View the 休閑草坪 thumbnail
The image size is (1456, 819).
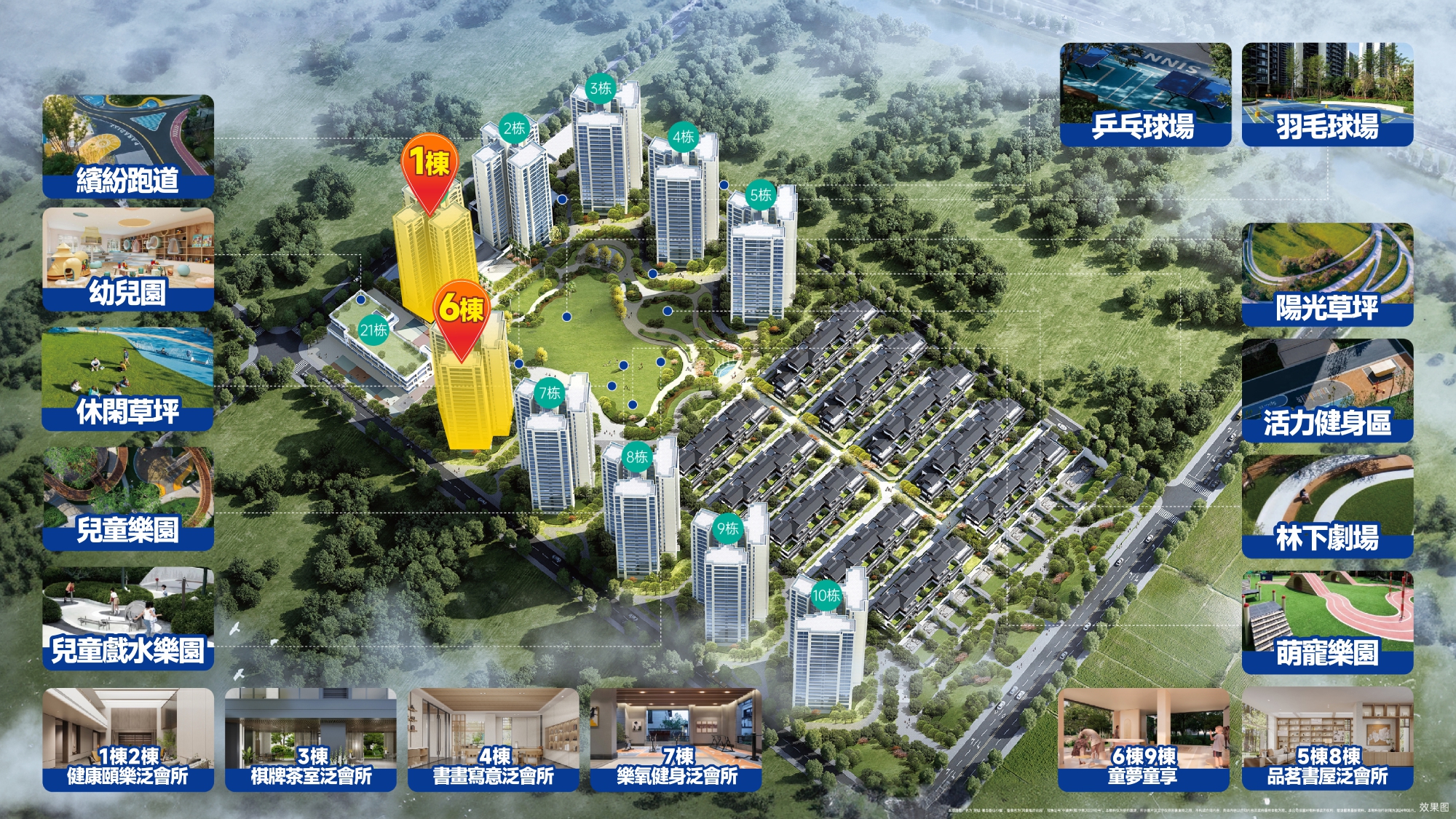(x=128, y=379)
